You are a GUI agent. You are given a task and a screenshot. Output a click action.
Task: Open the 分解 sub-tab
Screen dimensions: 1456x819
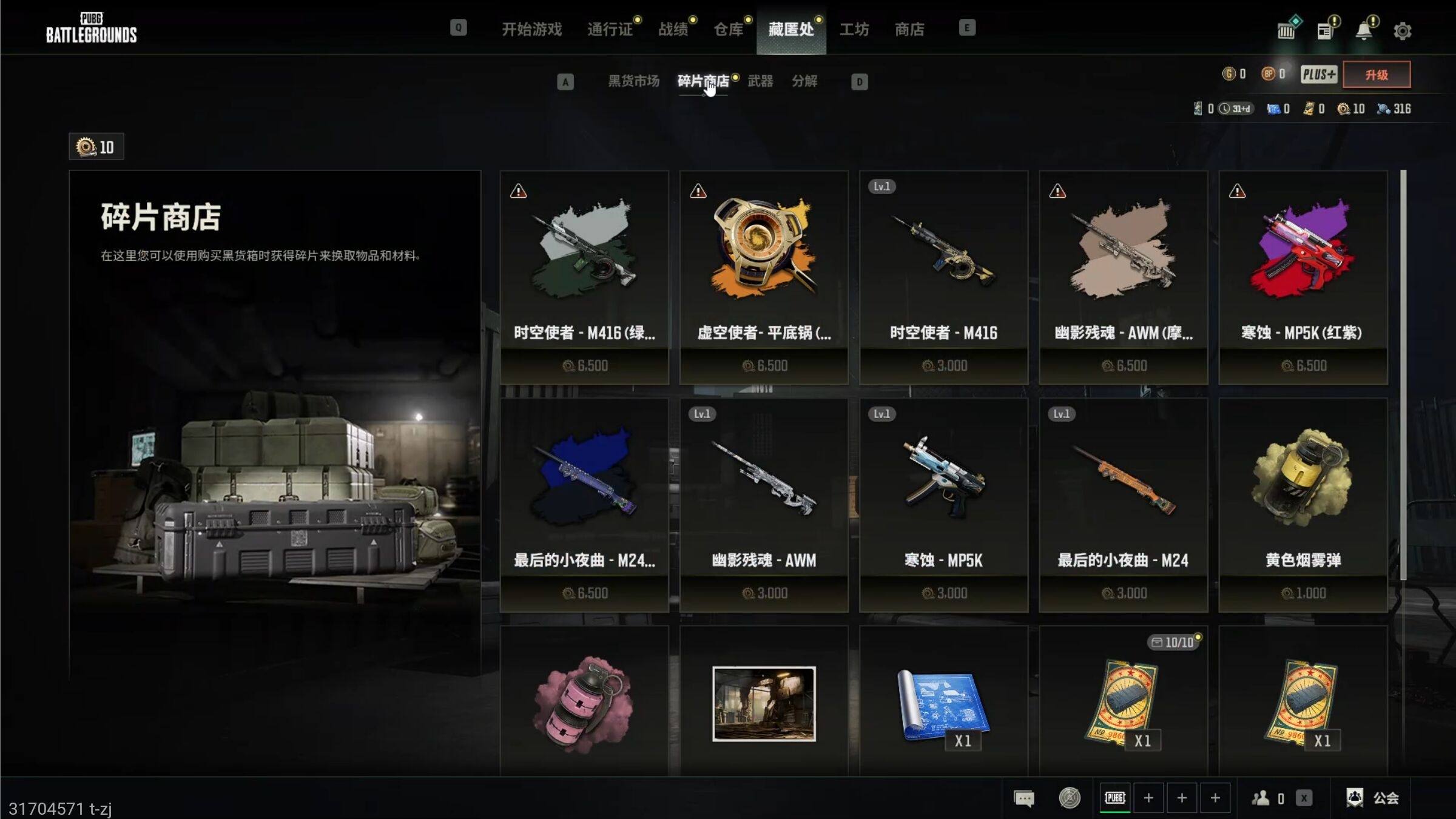(804, 81)
